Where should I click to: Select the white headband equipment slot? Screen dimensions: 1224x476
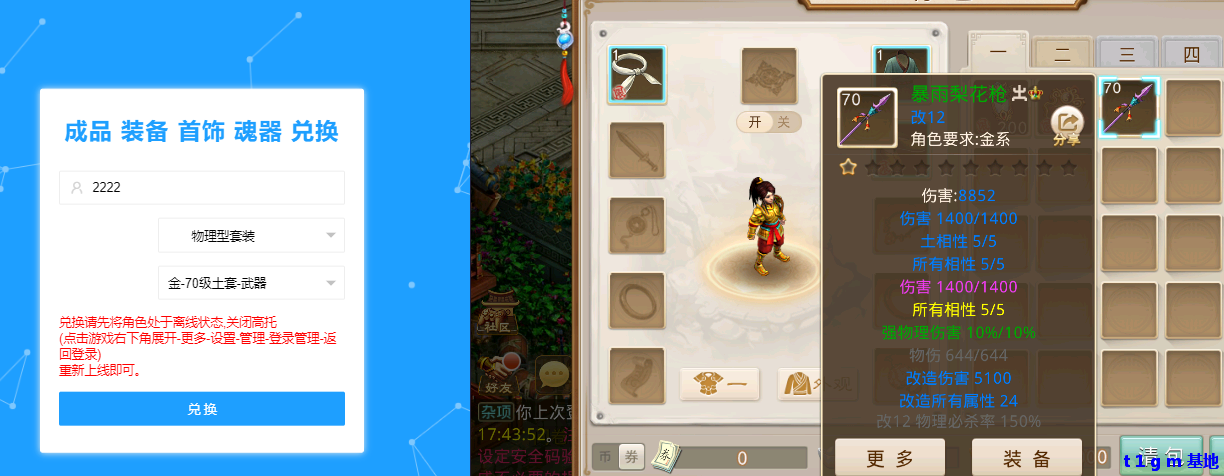coord(637,75)
